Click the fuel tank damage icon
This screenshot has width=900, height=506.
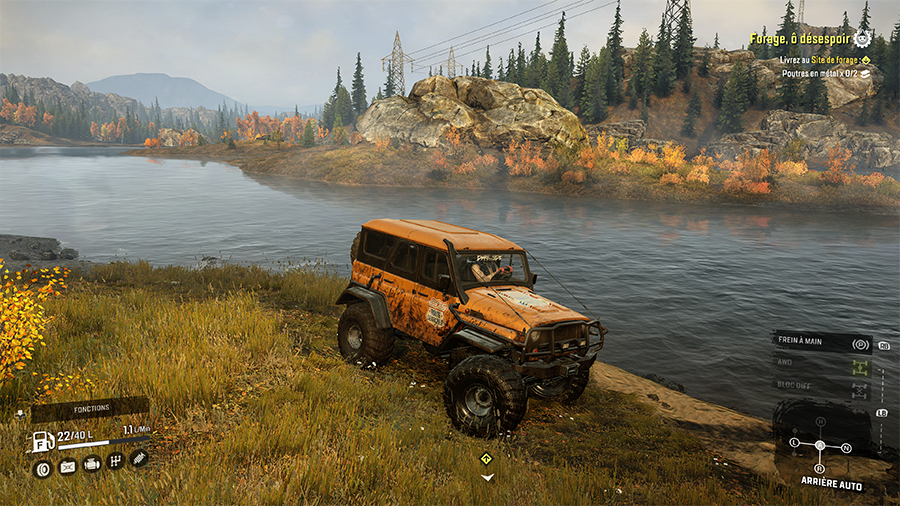[67, 467]
